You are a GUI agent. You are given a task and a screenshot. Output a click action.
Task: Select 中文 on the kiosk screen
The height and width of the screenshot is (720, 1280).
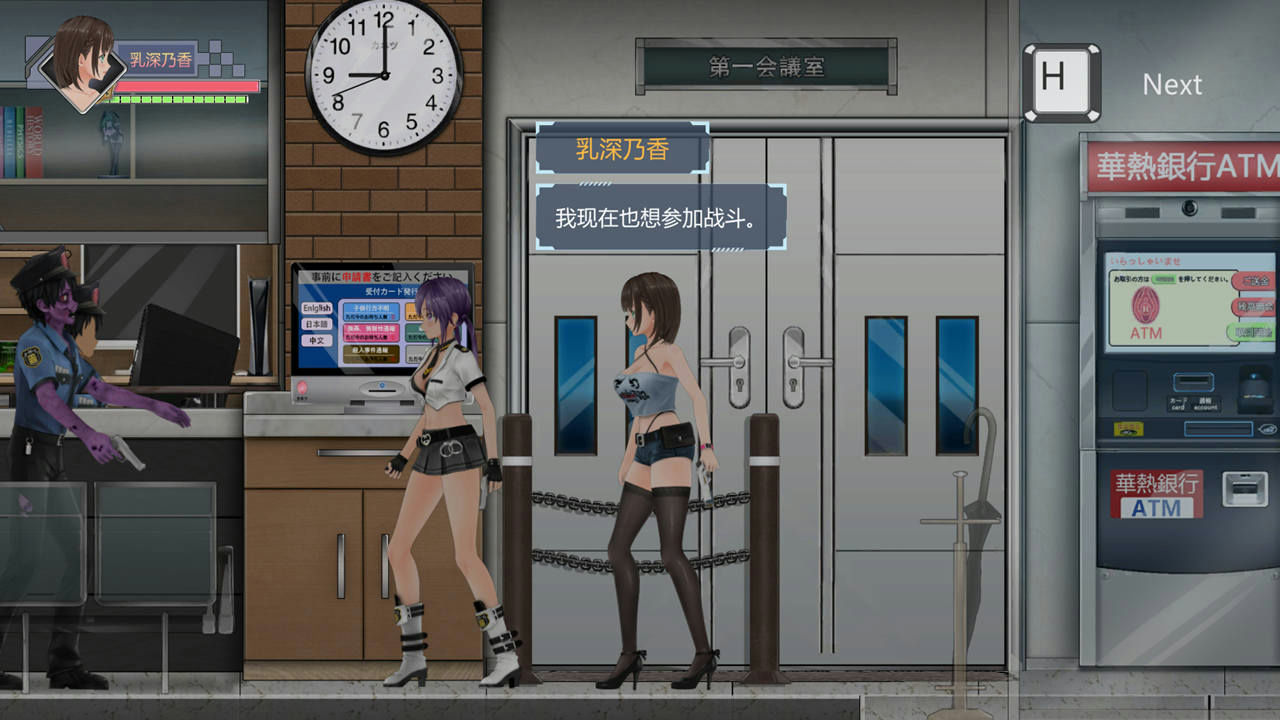click(317, 341)
